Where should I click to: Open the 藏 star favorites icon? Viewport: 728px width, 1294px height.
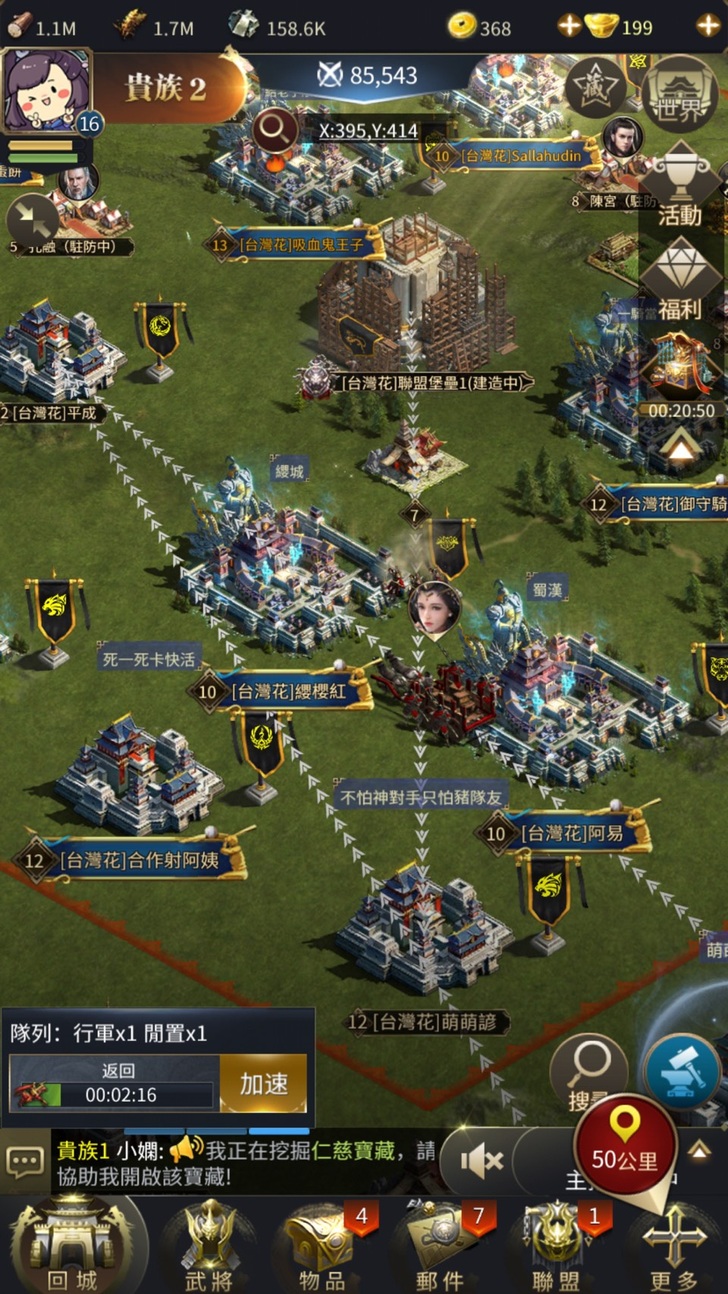point(595,89)
